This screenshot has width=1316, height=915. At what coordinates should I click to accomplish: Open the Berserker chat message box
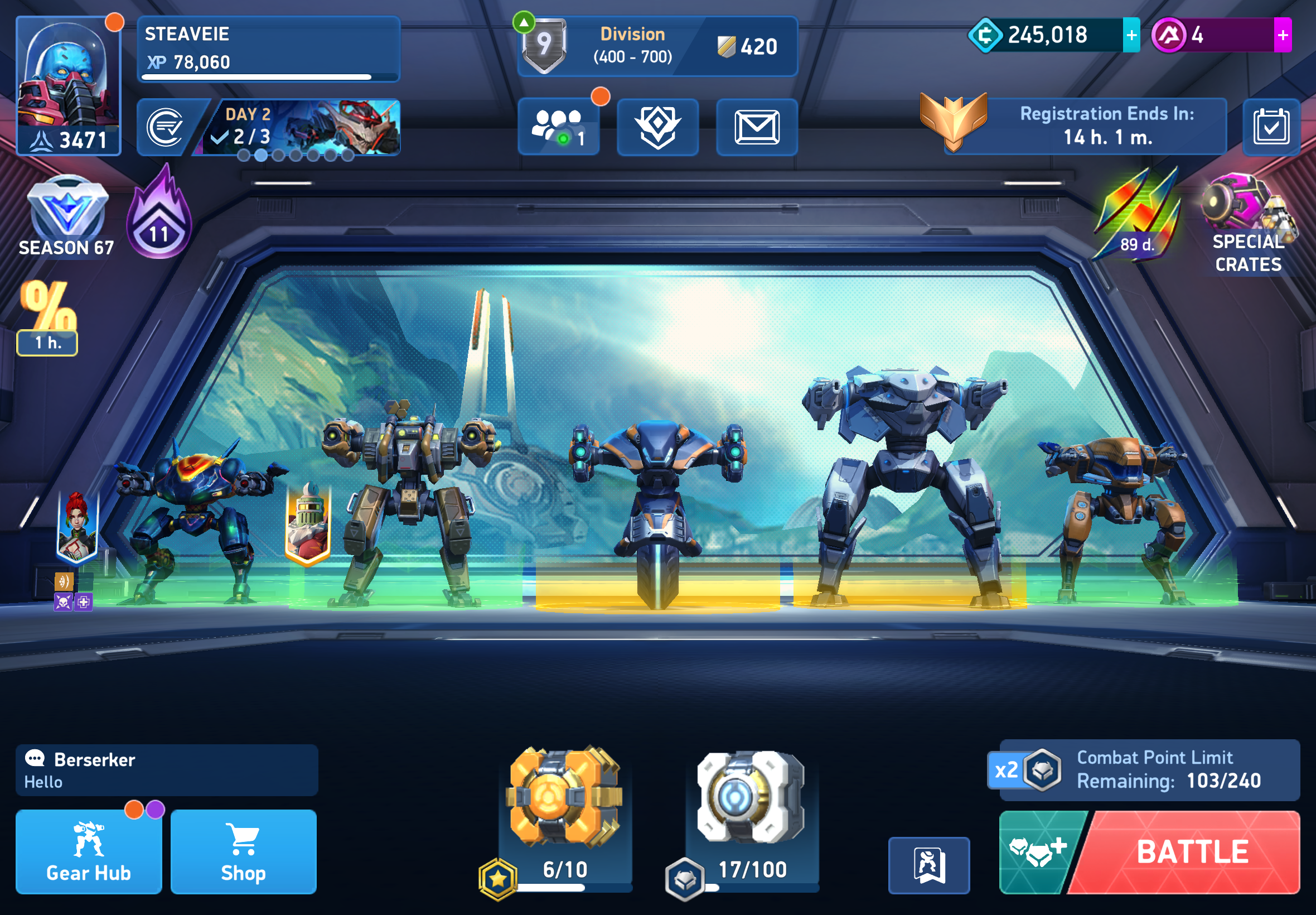[x=166, y=769]
